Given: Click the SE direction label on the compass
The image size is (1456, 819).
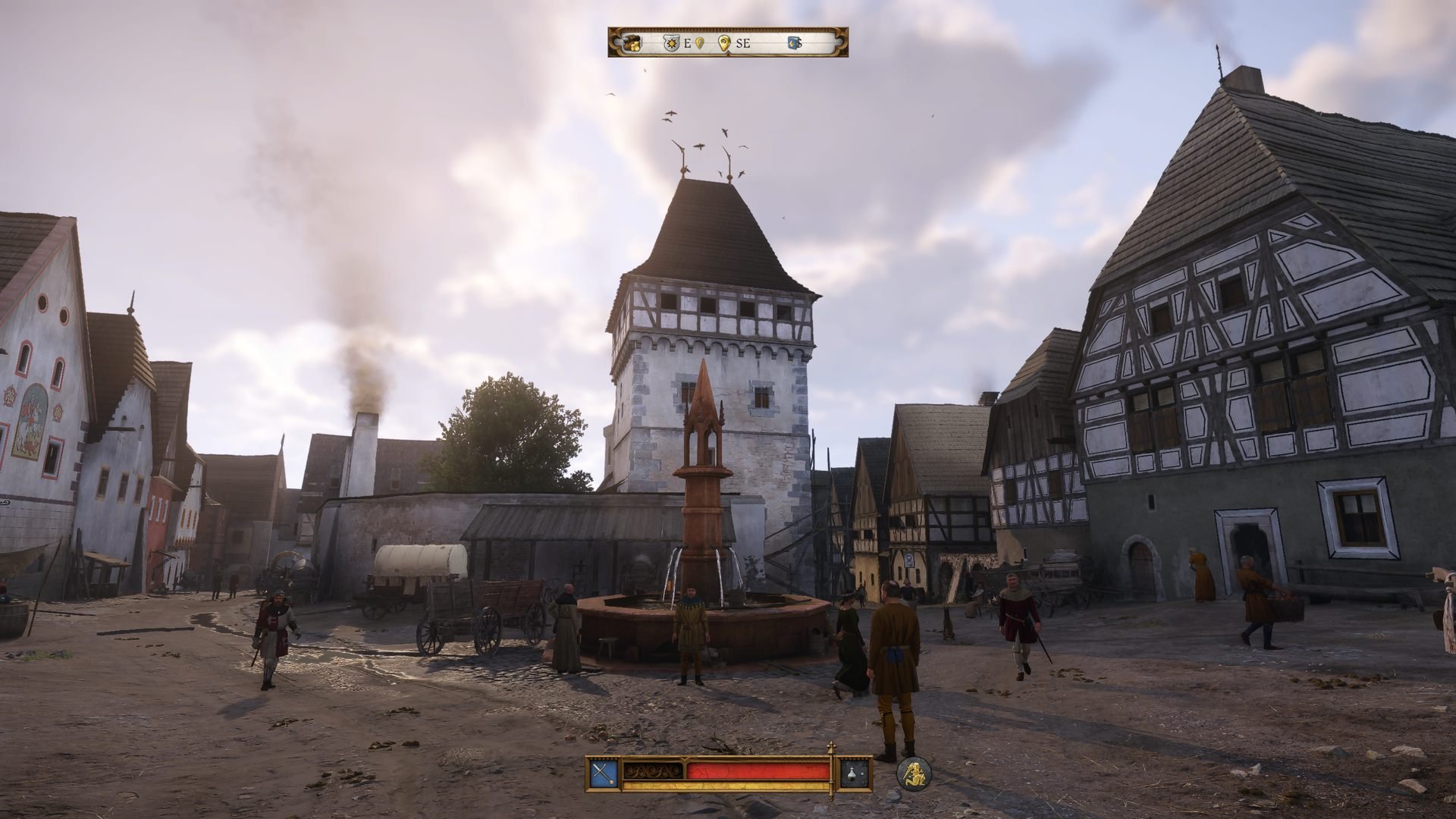Looking at the screenshot, I should point(742,43).
